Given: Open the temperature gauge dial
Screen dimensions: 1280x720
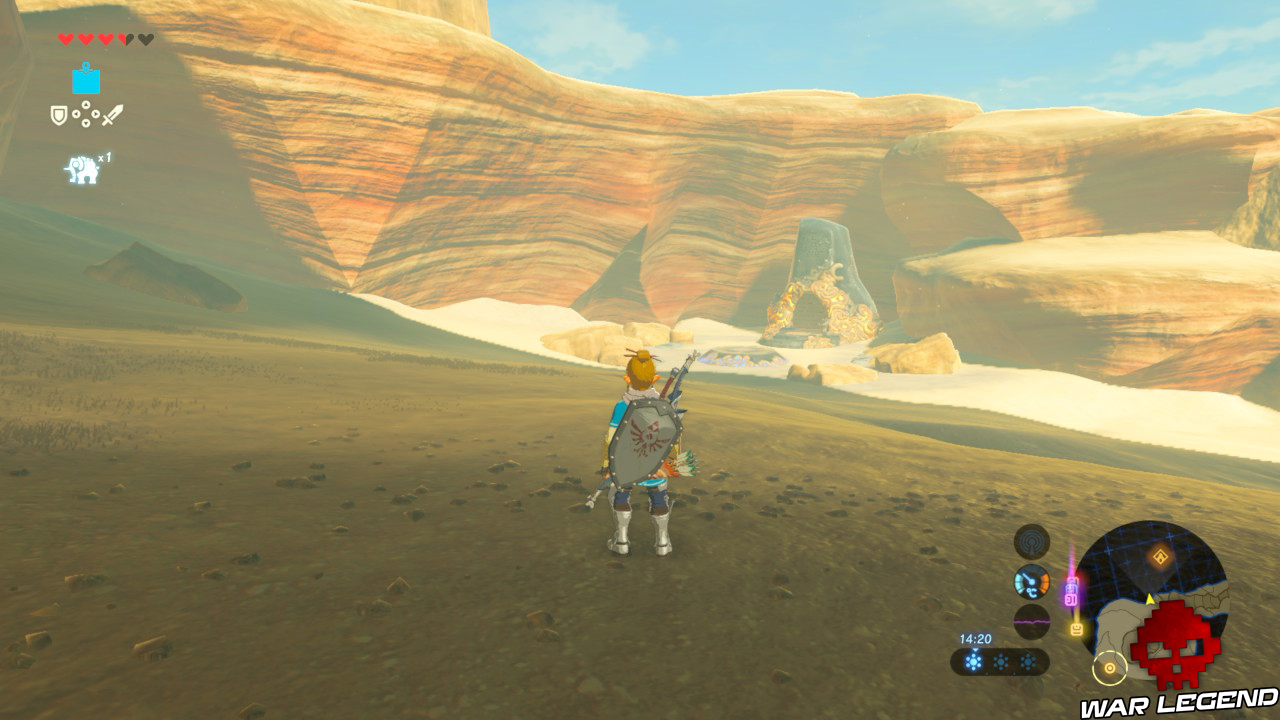Looking at the screenshot, I should tap(1031, 584).
